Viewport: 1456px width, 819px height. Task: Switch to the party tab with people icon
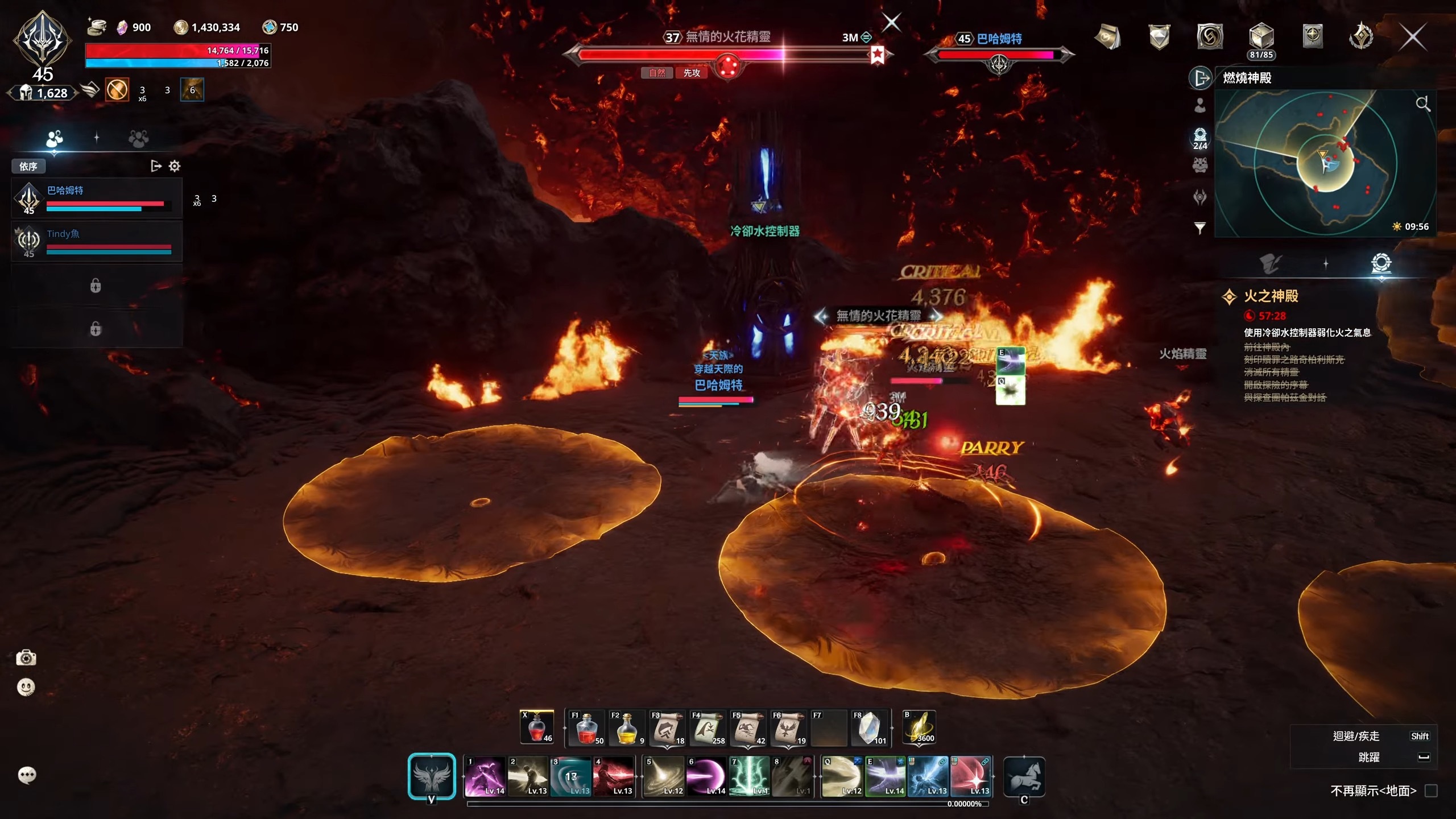coord(55,138)
